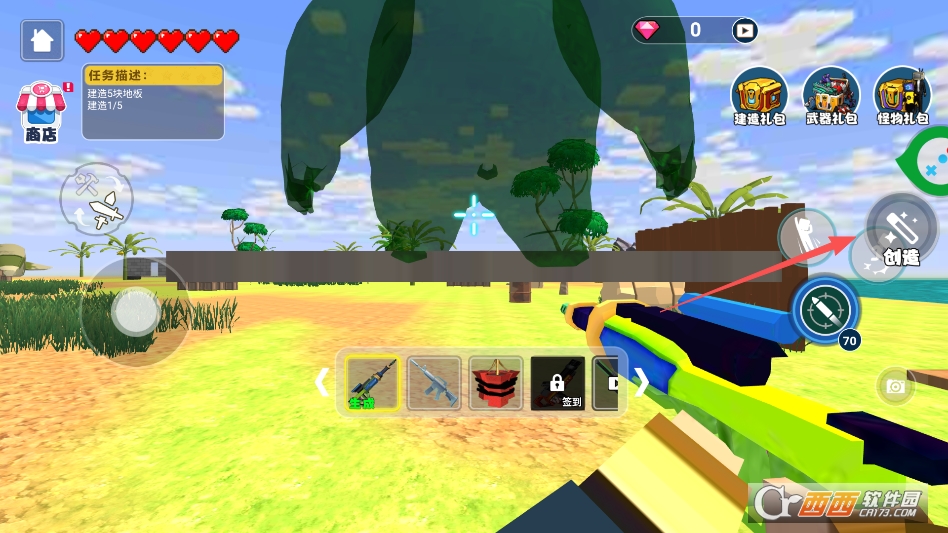Show previous hotbar items with left arrow
The image size is (948, 533).
click(x=322, y=382)
